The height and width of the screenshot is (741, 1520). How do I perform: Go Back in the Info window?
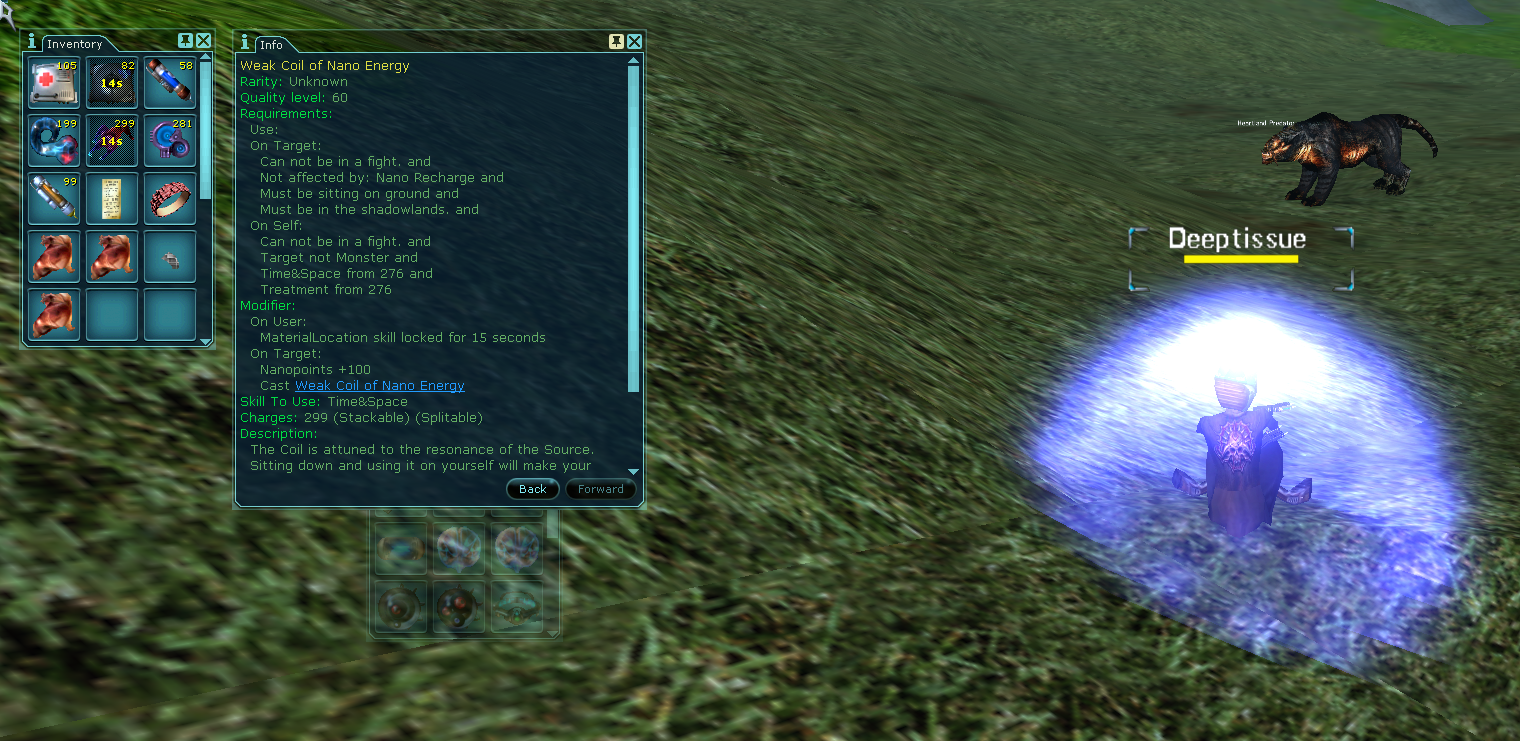(x=533, y=489)
